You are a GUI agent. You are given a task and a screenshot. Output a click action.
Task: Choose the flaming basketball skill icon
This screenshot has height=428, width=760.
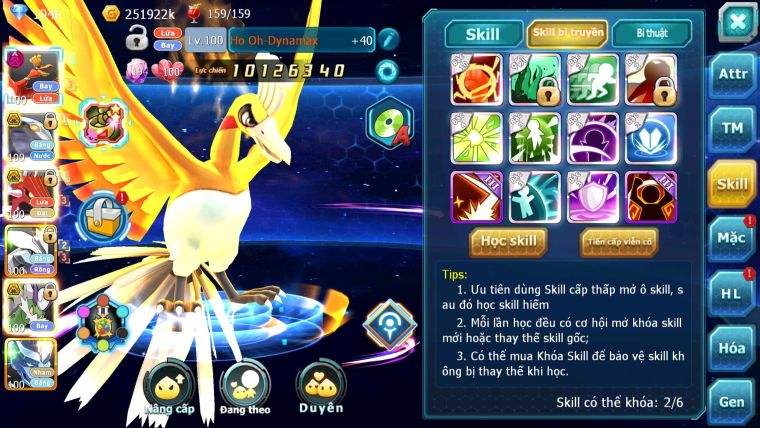pyautogui.click(x=477, y=79)
